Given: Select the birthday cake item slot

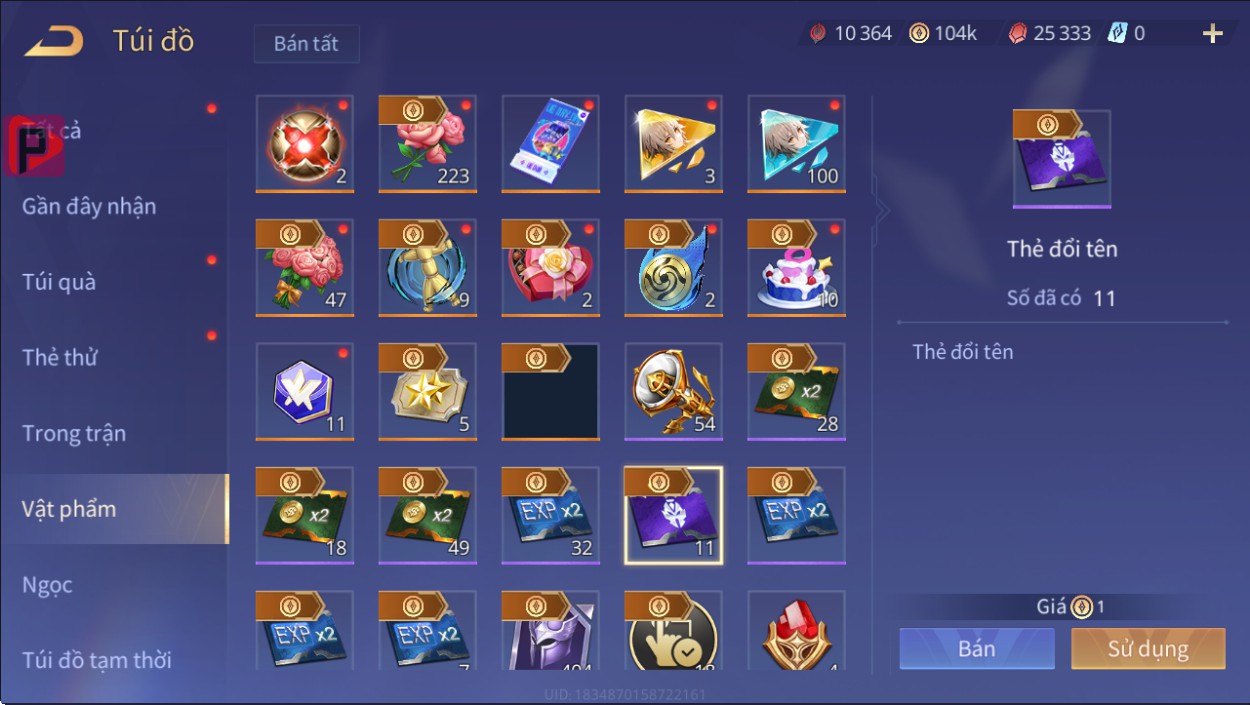Looking at the screenshot, I should tap(796, 267).
